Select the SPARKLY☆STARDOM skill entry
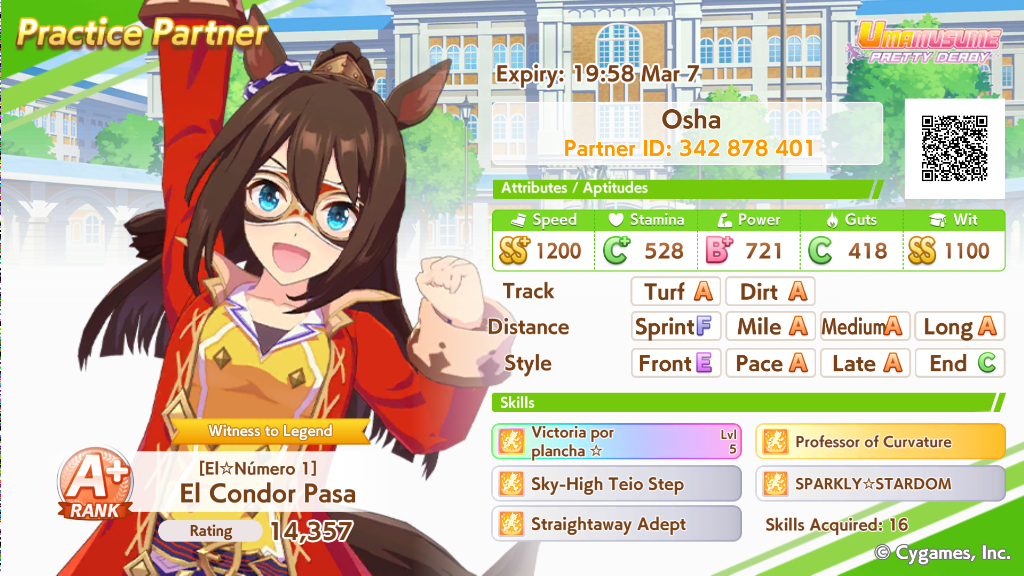 click(880, 484)
